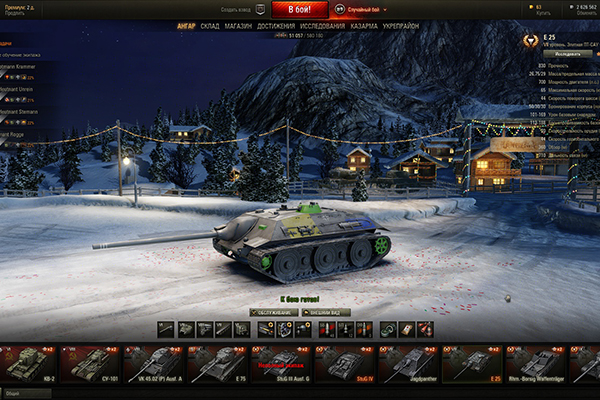This screenshot has width=600, height=400.
Task: Switch to the Укрепрайон tab
Action: pyautogui.click(x=402, y=27)
